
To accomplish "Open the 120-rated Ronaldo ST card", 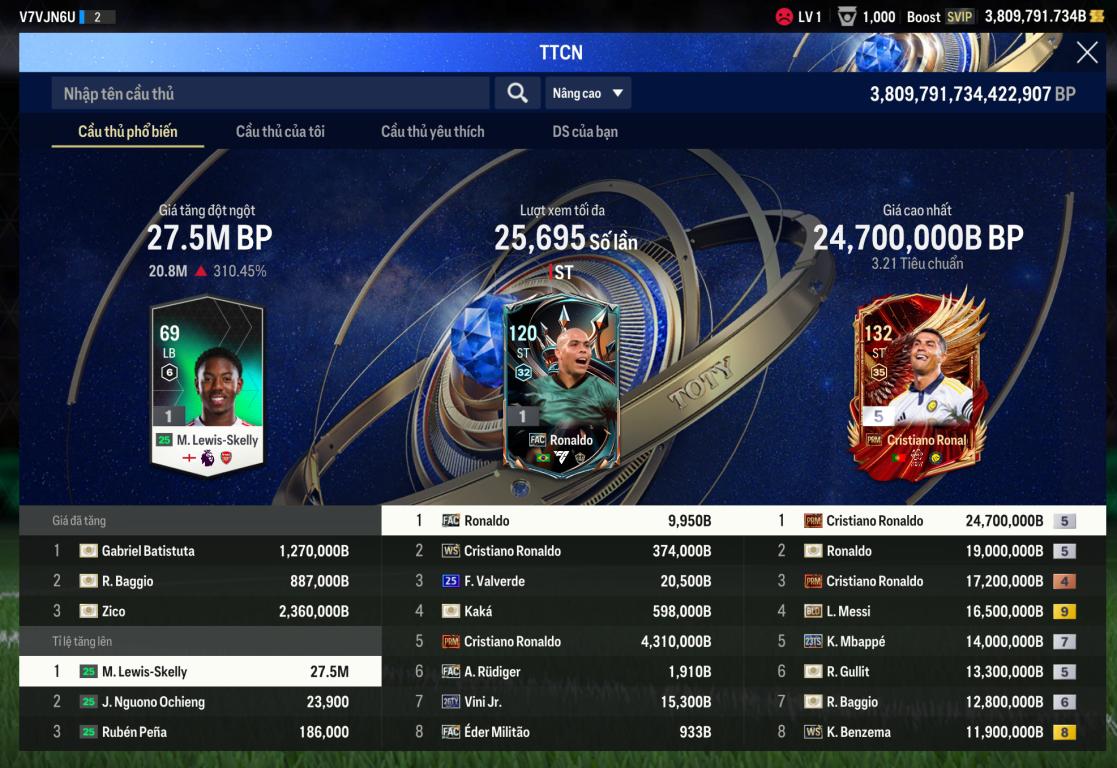I will click(561, 385).
